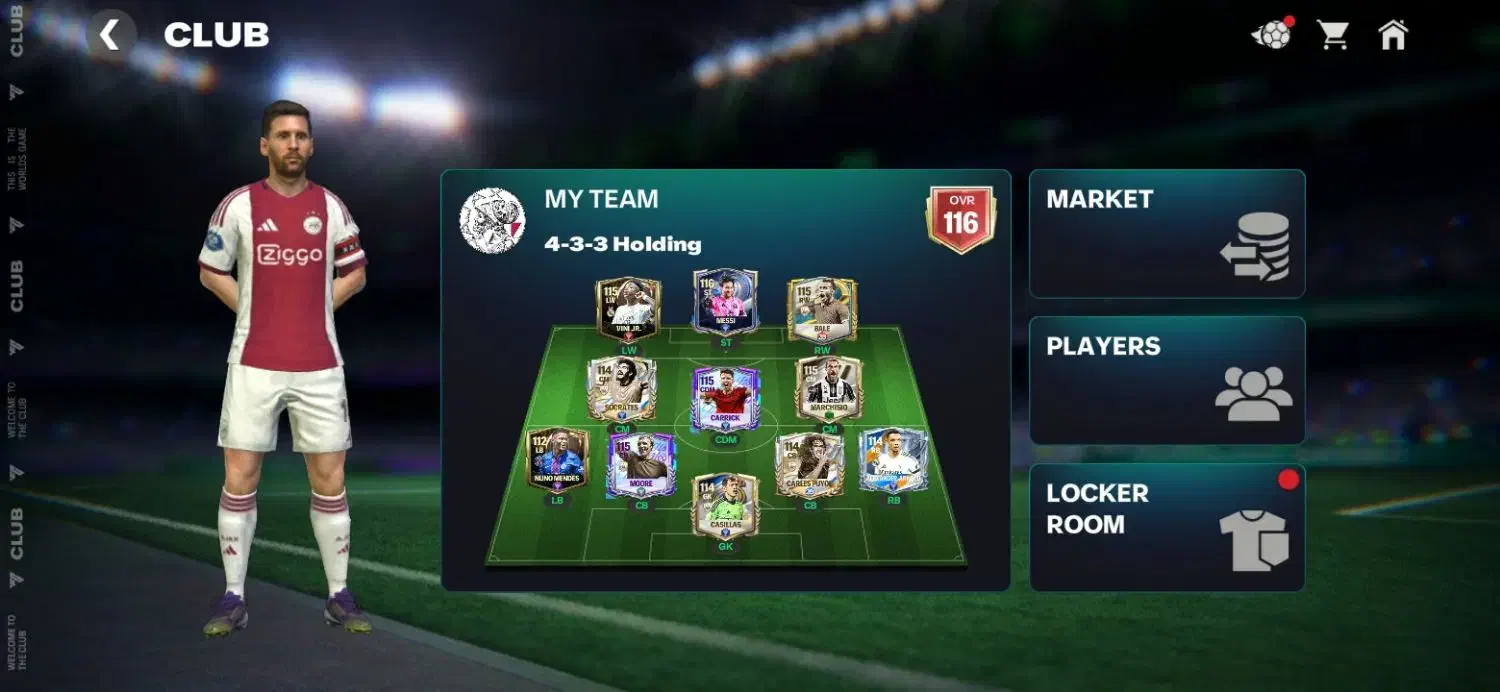This screenshot has height=692, width=1500.
Task: Enter the Locker Room
Action: pyautogui.click(x=1166, y=527)
